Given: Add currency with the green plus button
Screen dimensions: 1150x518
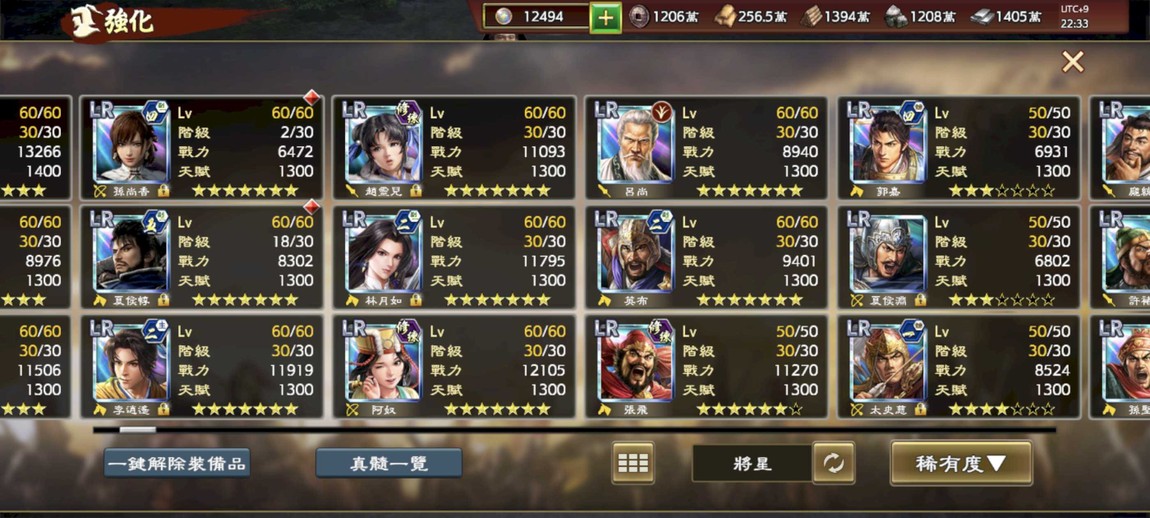Looking at the screenshot, I should click(x=605, y=17).
